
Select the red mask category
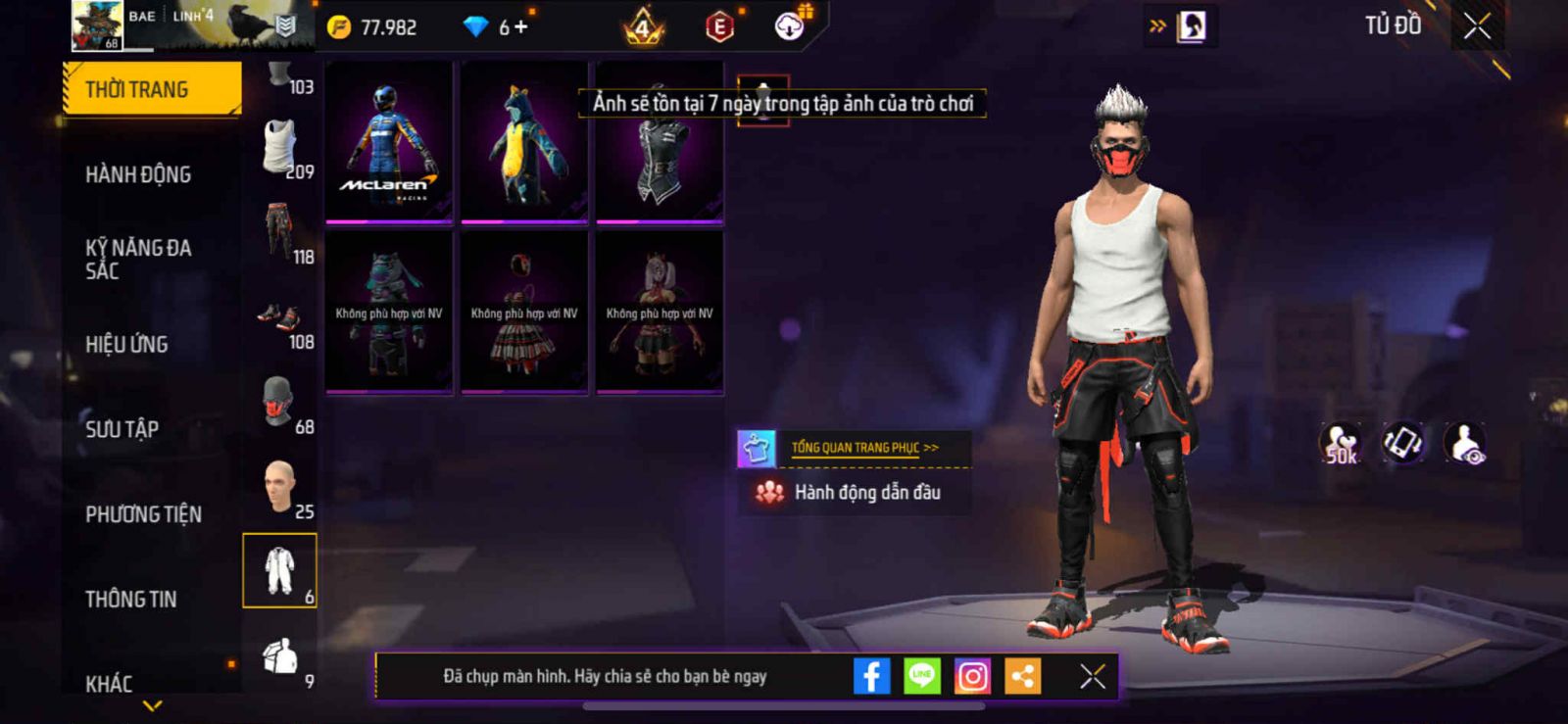point(281,404)
